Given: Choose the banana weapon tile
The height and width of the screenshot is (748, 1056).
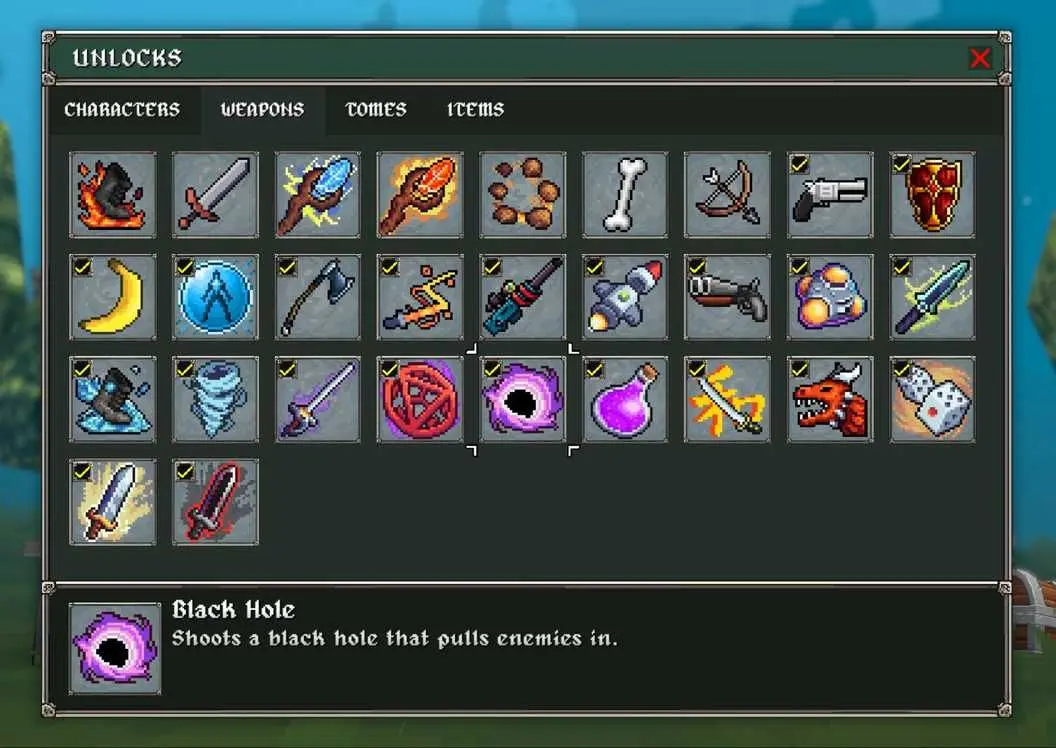Looking at the screenshot, I should coord(113,297).
